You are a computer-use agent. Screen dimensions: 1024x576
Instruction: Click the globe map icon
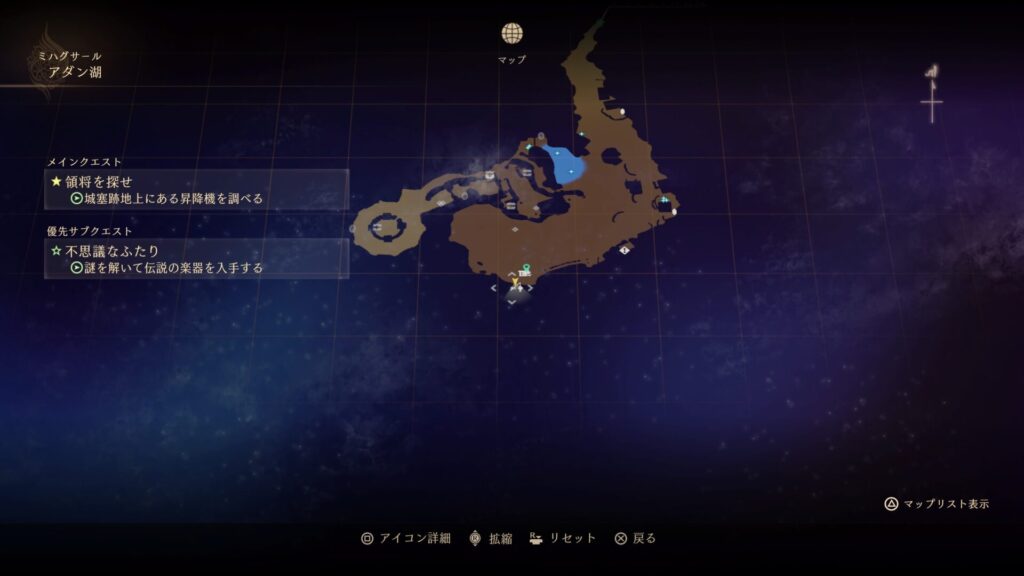(x=512, y=34)
